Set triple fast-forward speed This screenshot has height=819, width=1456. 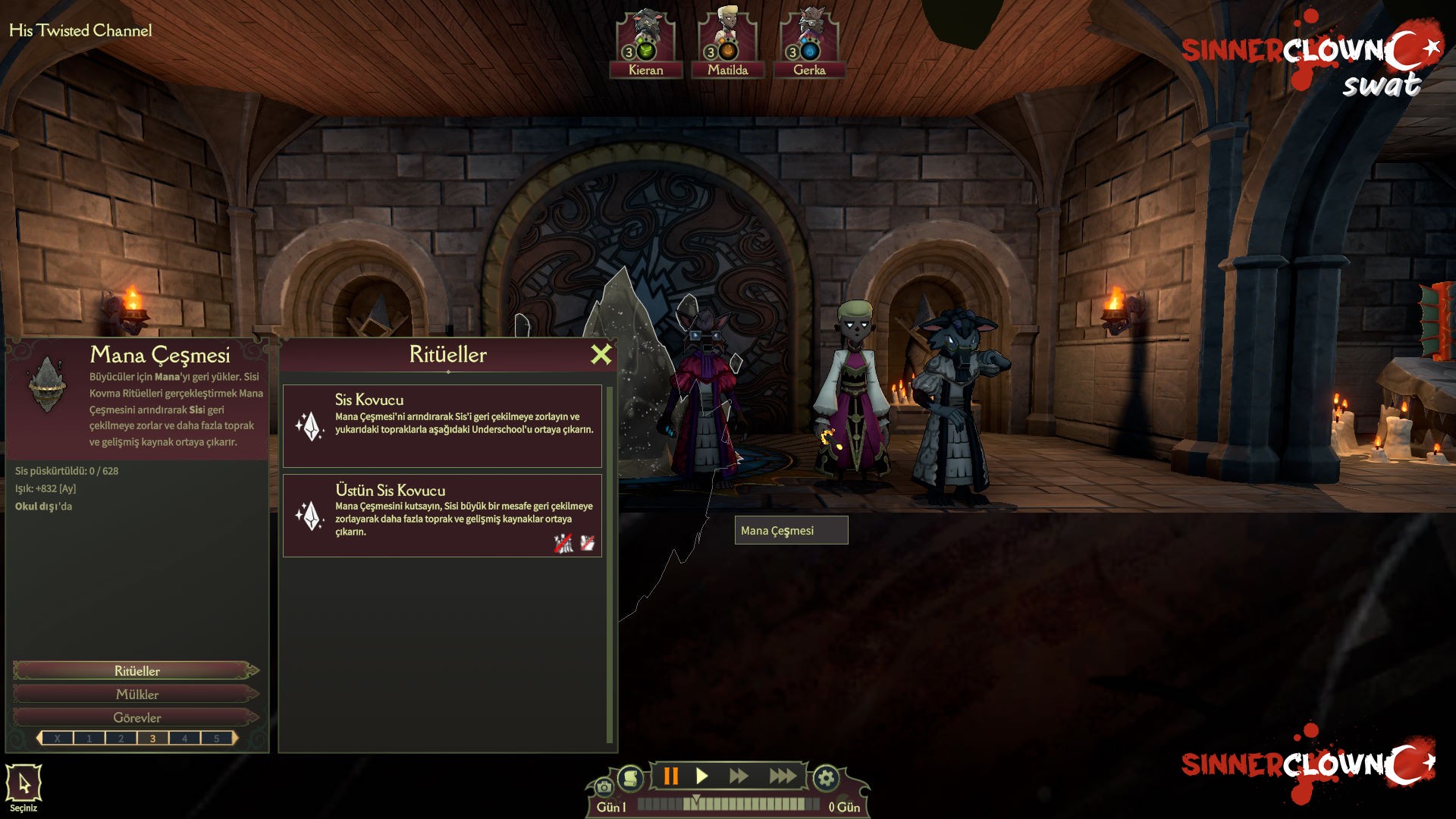[x=783, y=776]
